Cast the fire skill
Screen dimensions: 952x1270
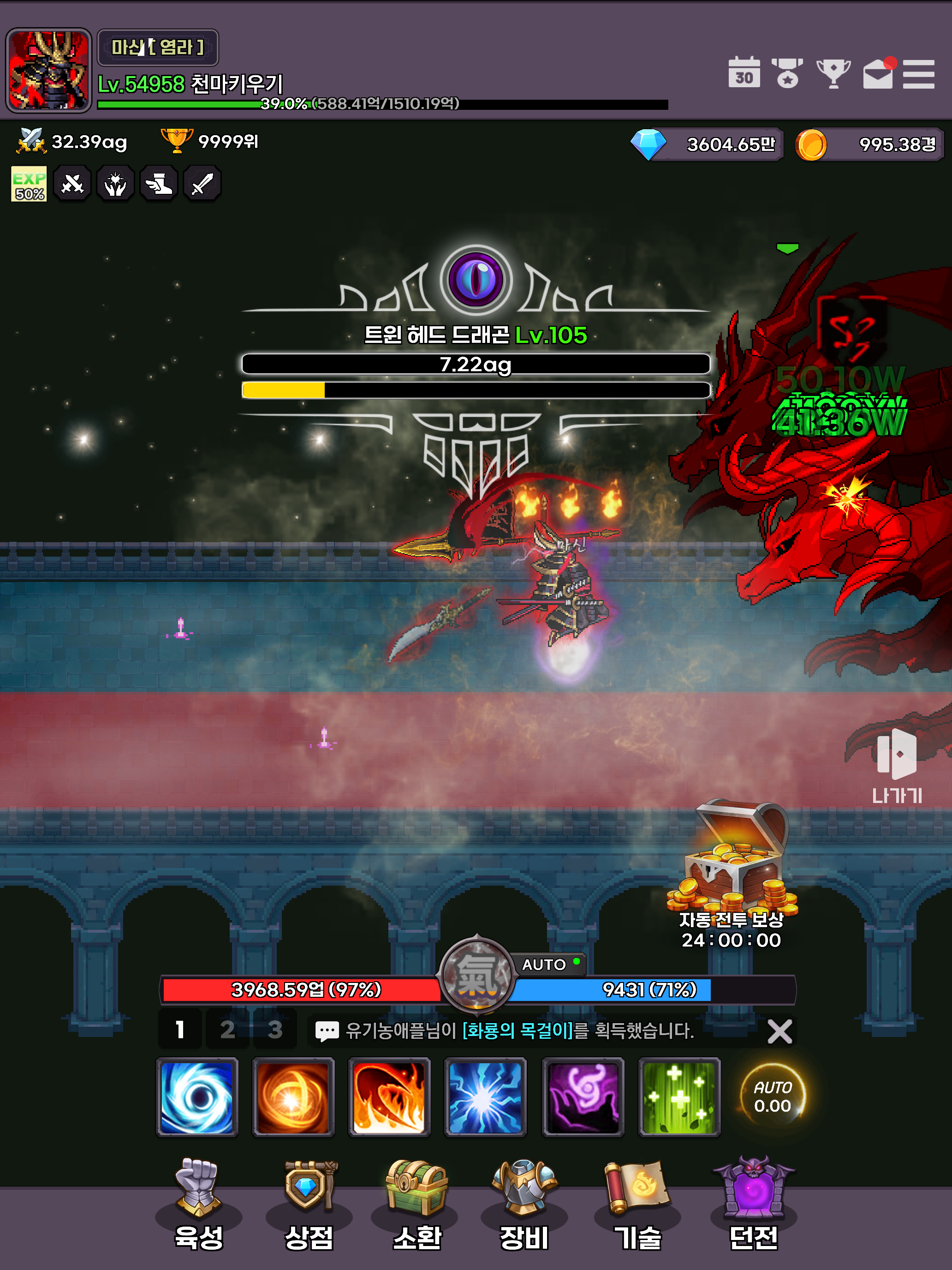click(389, 1096)
